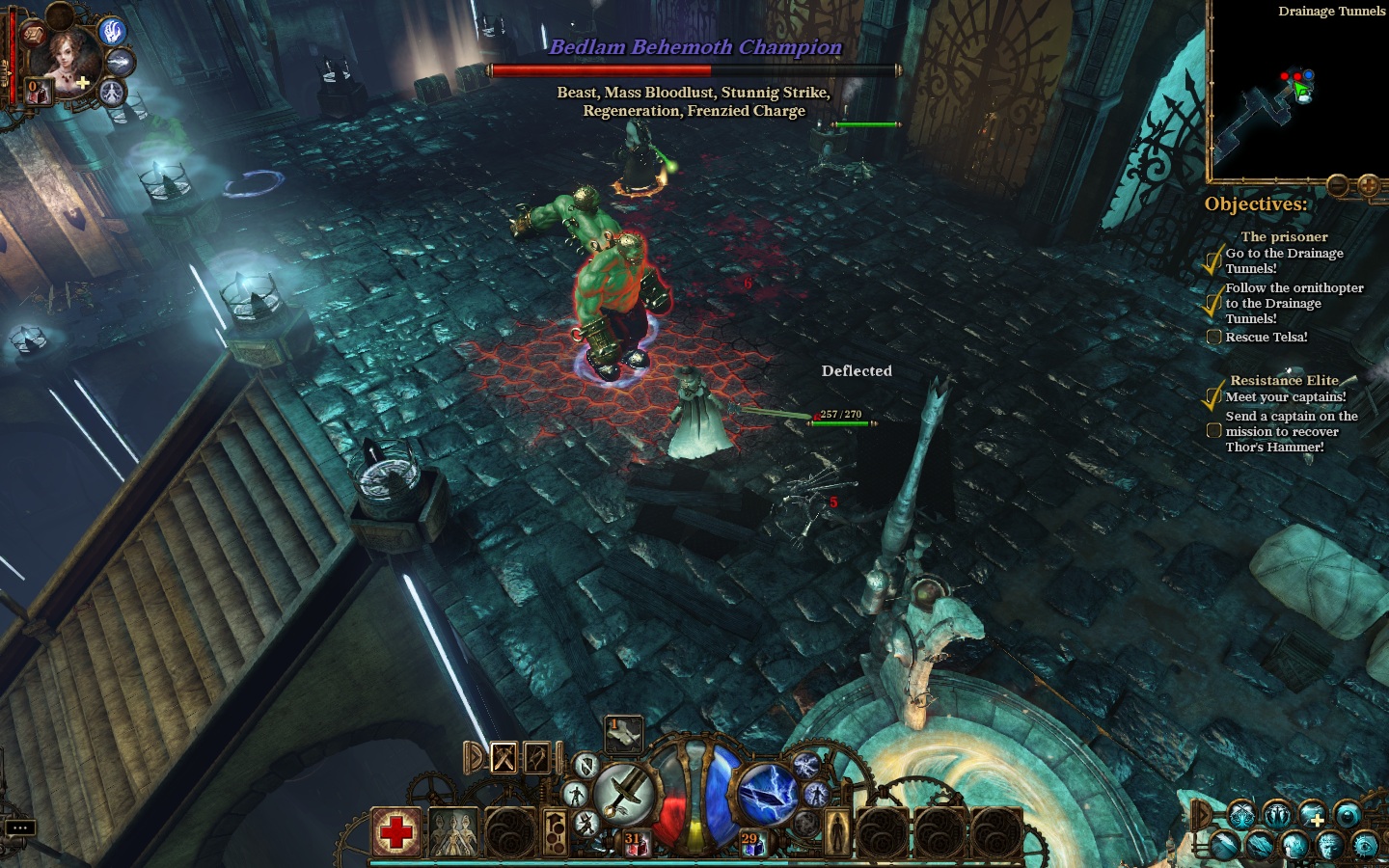Click the silhouette figure slot on skill bar
1389x868 pixels.
tap(837, 831)
